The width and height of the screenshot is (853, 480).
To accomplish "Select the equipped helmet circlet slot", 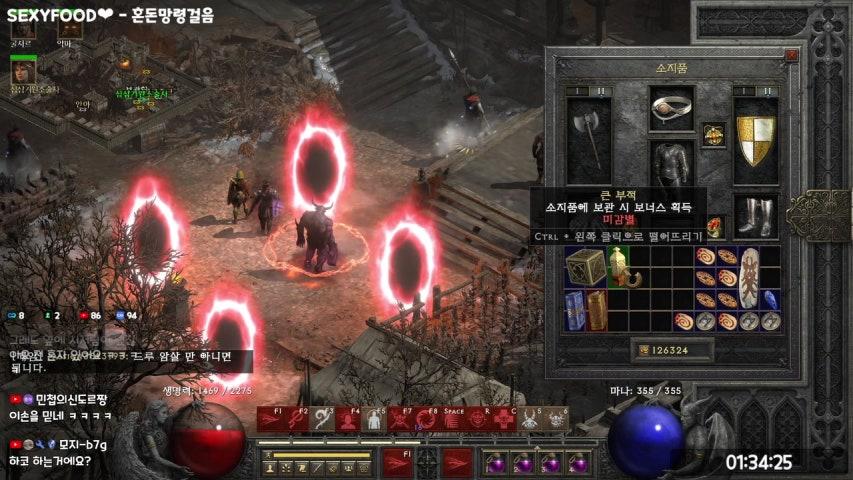I will (672, 108).
